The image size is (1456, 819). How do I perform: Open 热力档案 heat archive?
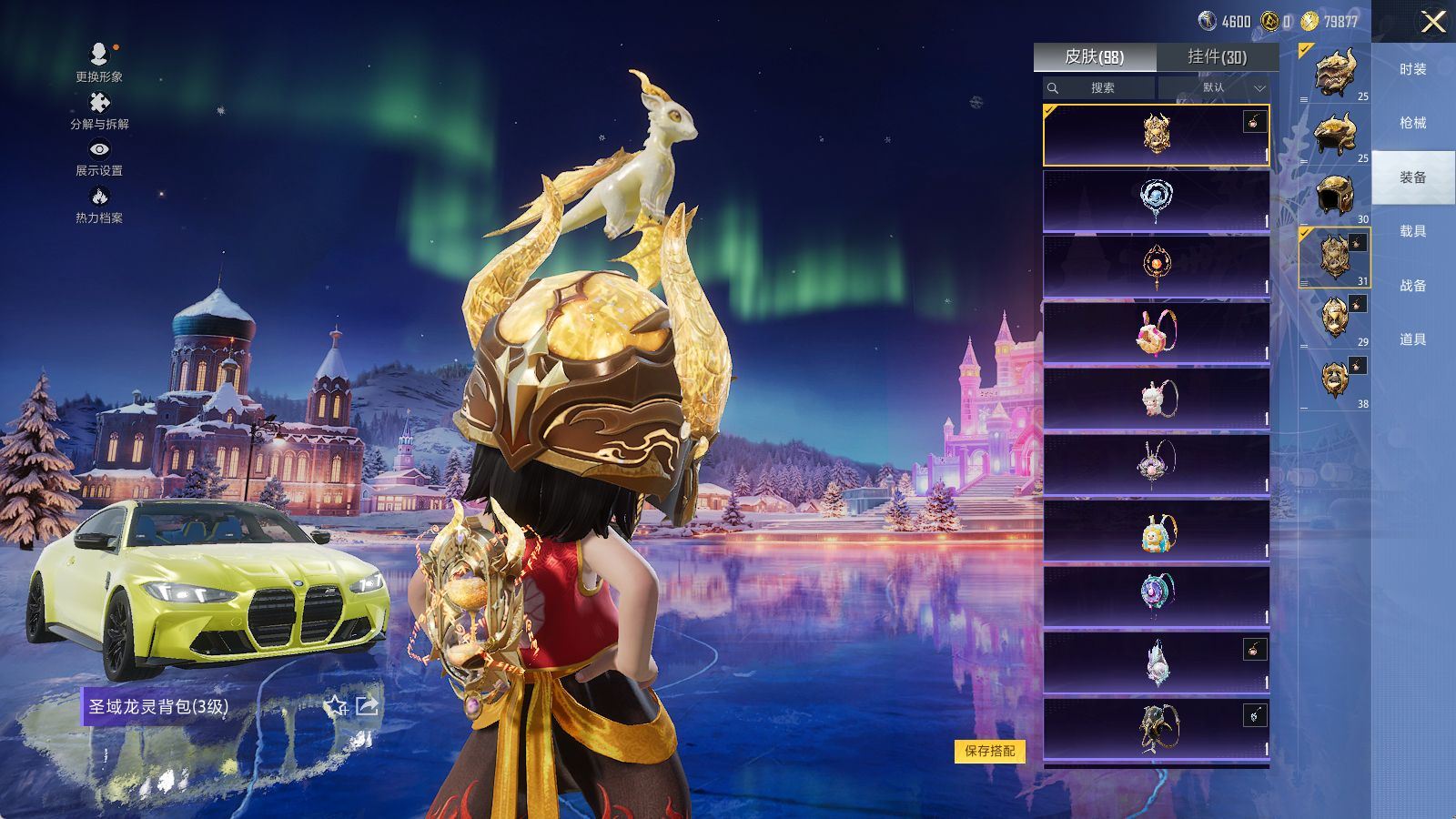pos(99,206)
